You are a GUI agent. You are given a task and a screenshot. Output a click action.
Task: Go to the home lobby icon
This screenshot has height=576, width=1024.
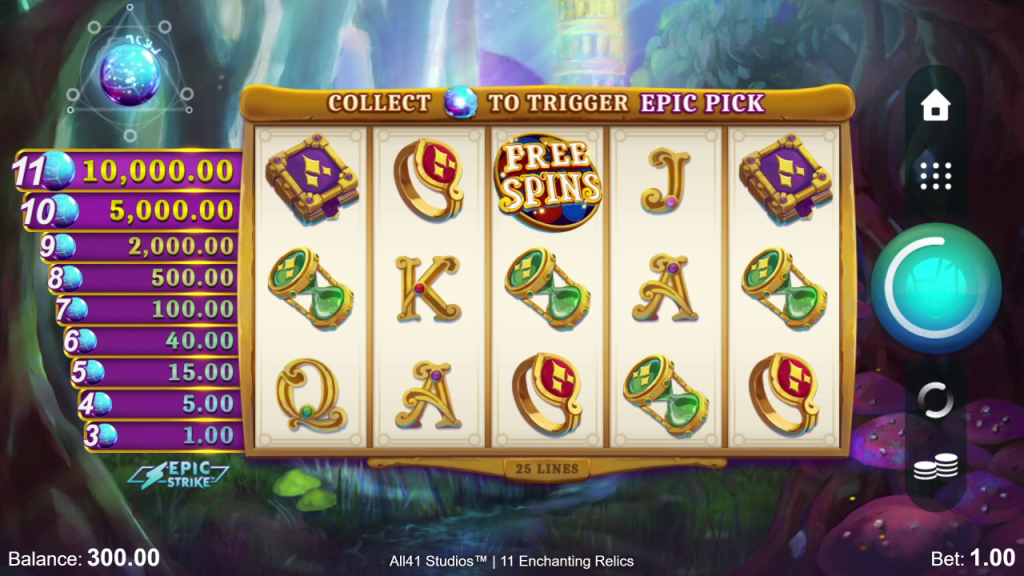point(935,106)
